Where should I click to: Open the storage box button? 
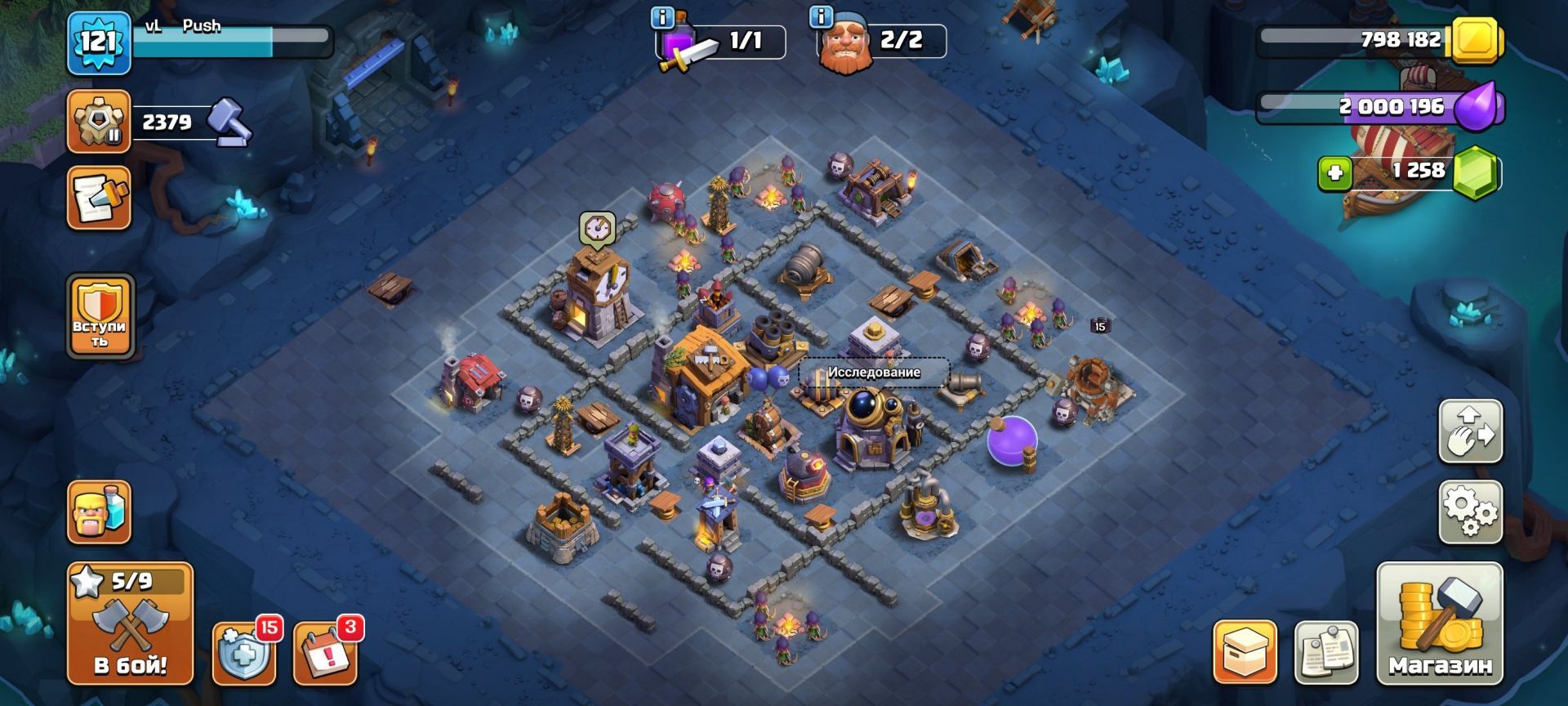click(x=1245, y=652)
